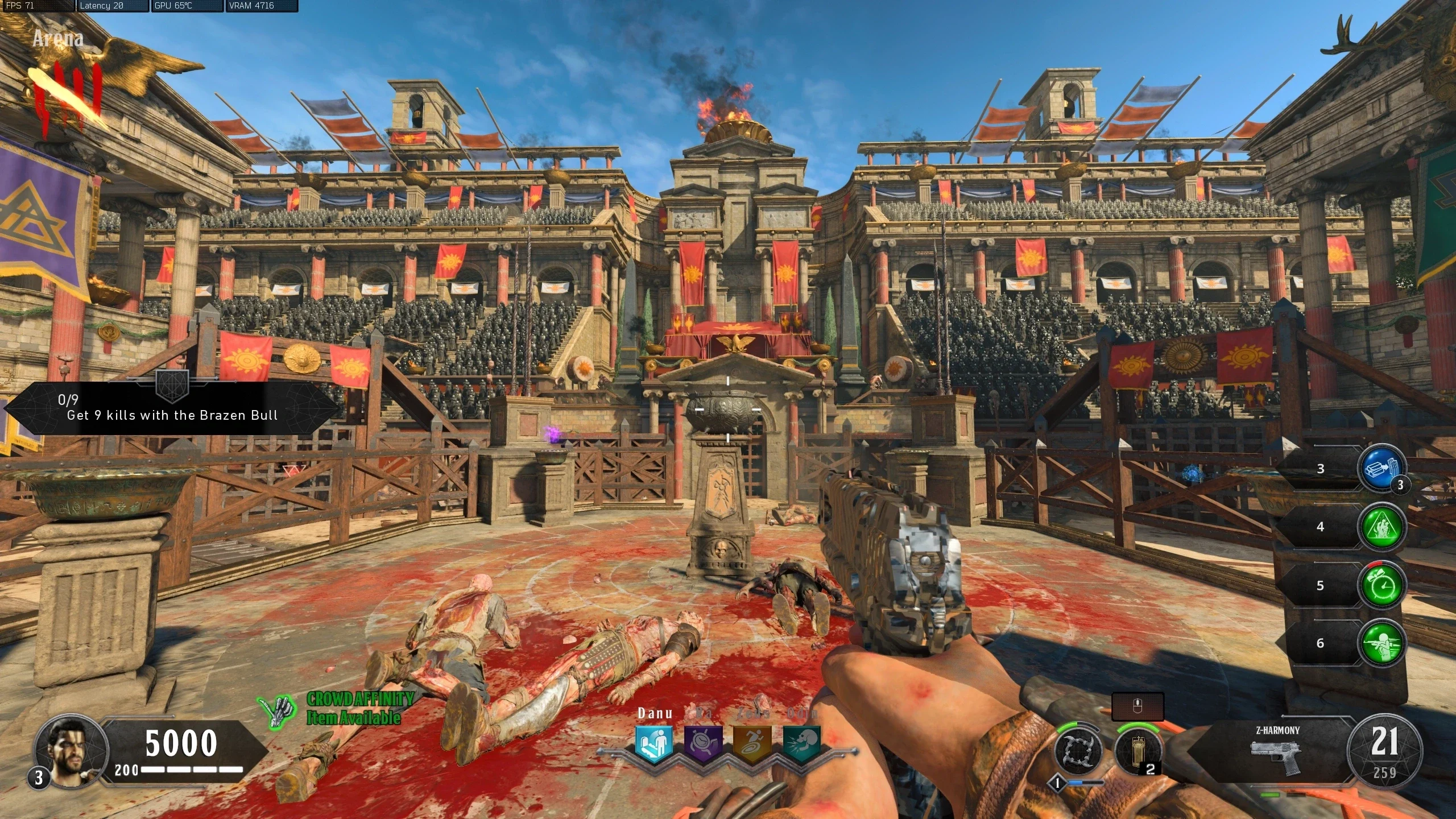Activate the green zombie-hand warning elixir

point(1381,527)
